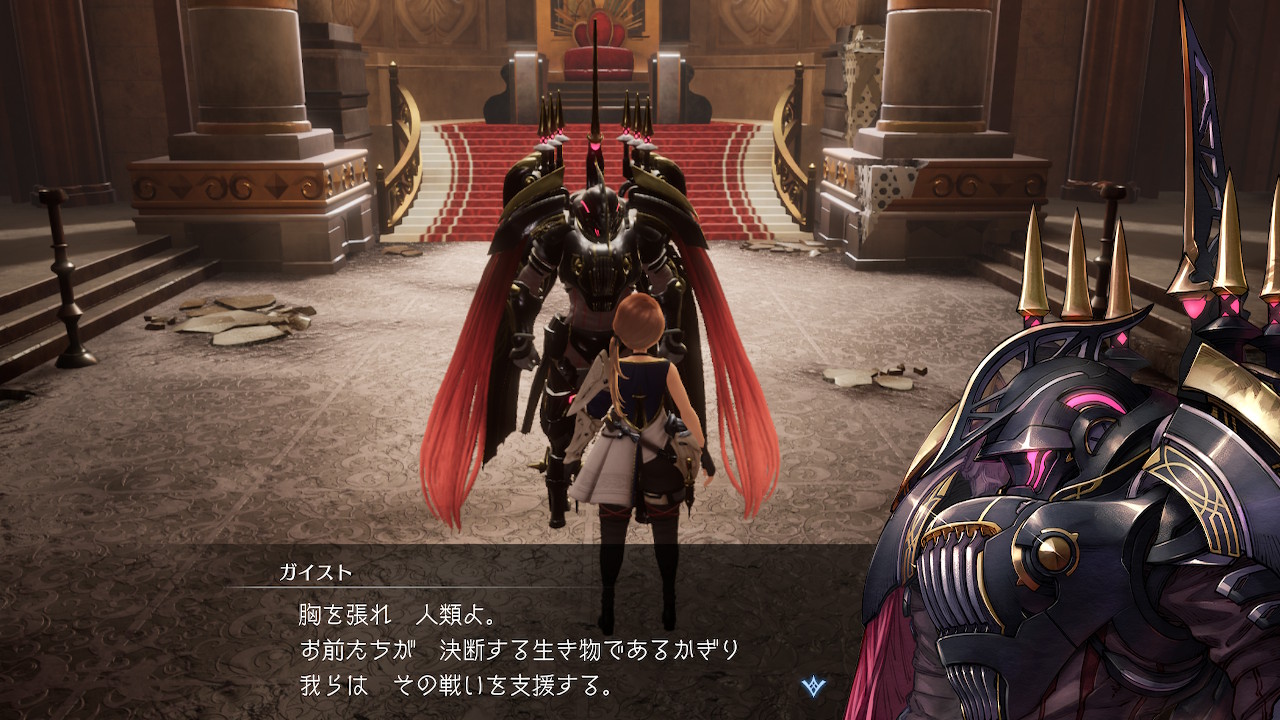Advance dialogue with the blue continue arrow

pyautogui.click(x=814, y=686)
